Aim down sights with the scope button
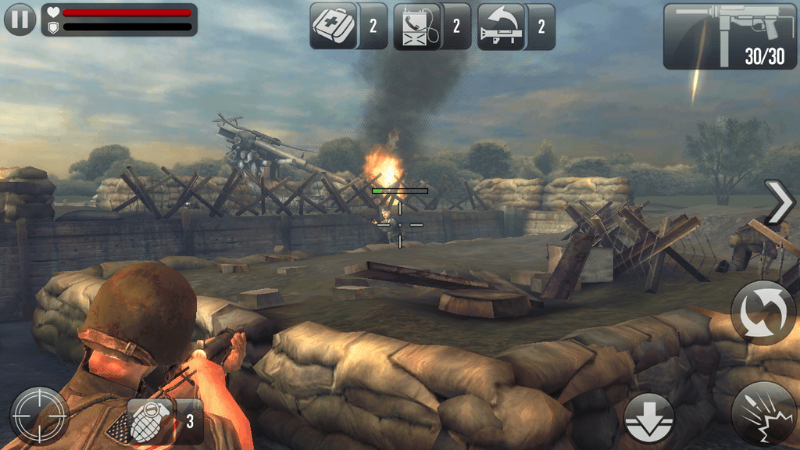Image resolution: width=800 pixels, height=450 pixels. (39, 415)
